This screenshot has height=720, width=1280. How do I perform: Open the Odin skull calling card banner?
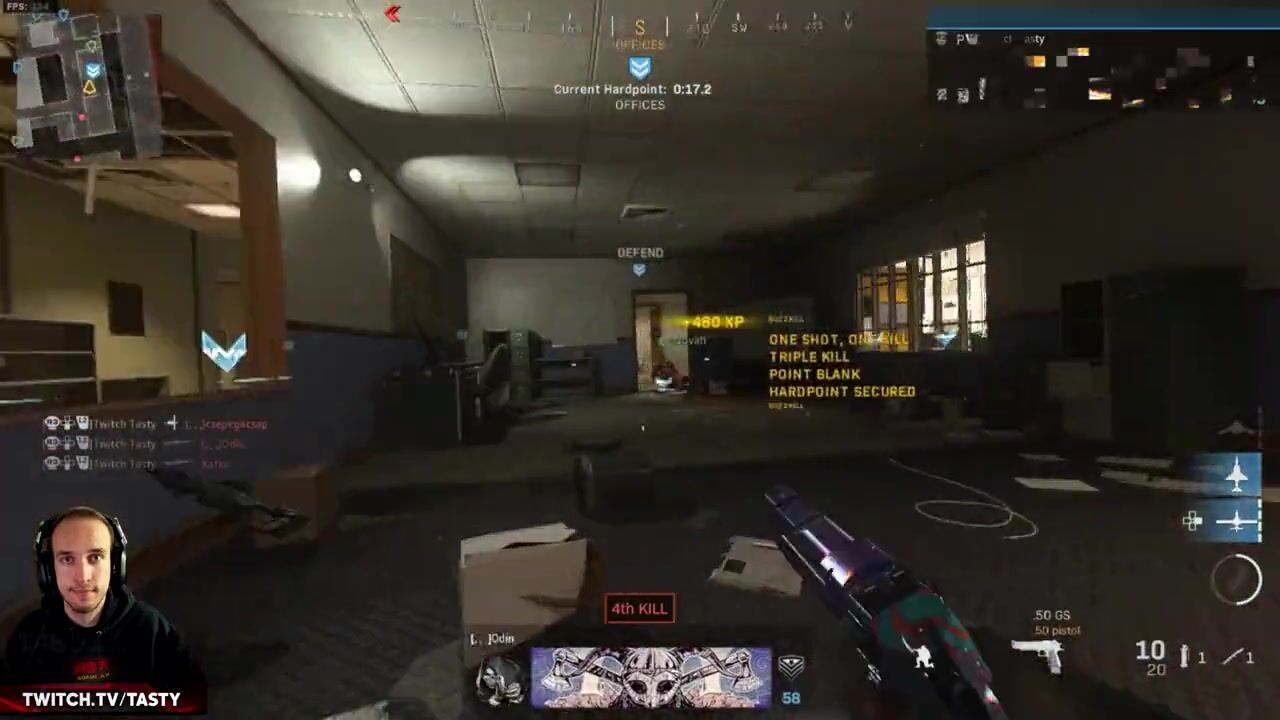651,677
